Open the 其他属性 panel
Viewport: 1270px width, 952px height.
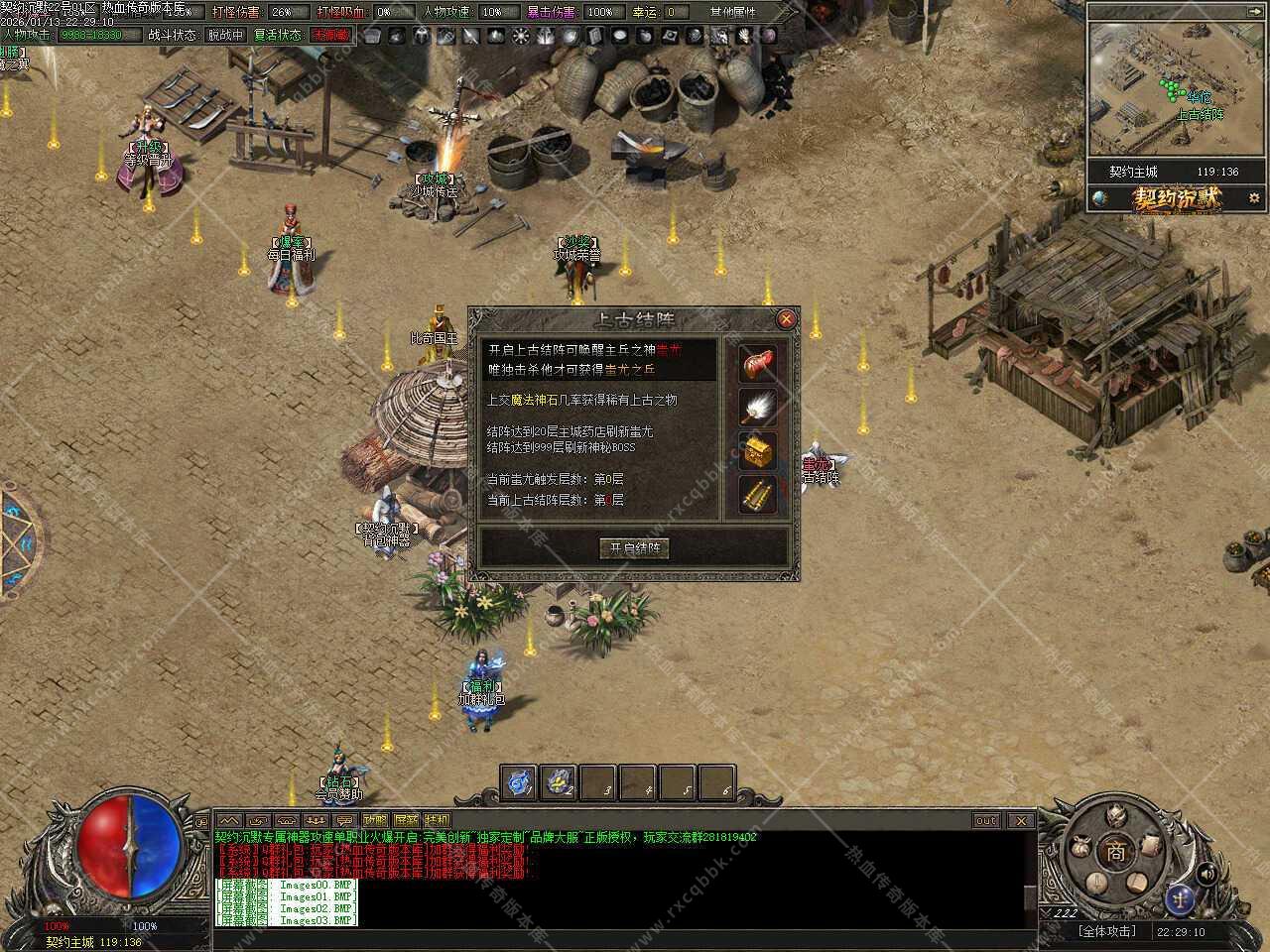coord(732,12)
